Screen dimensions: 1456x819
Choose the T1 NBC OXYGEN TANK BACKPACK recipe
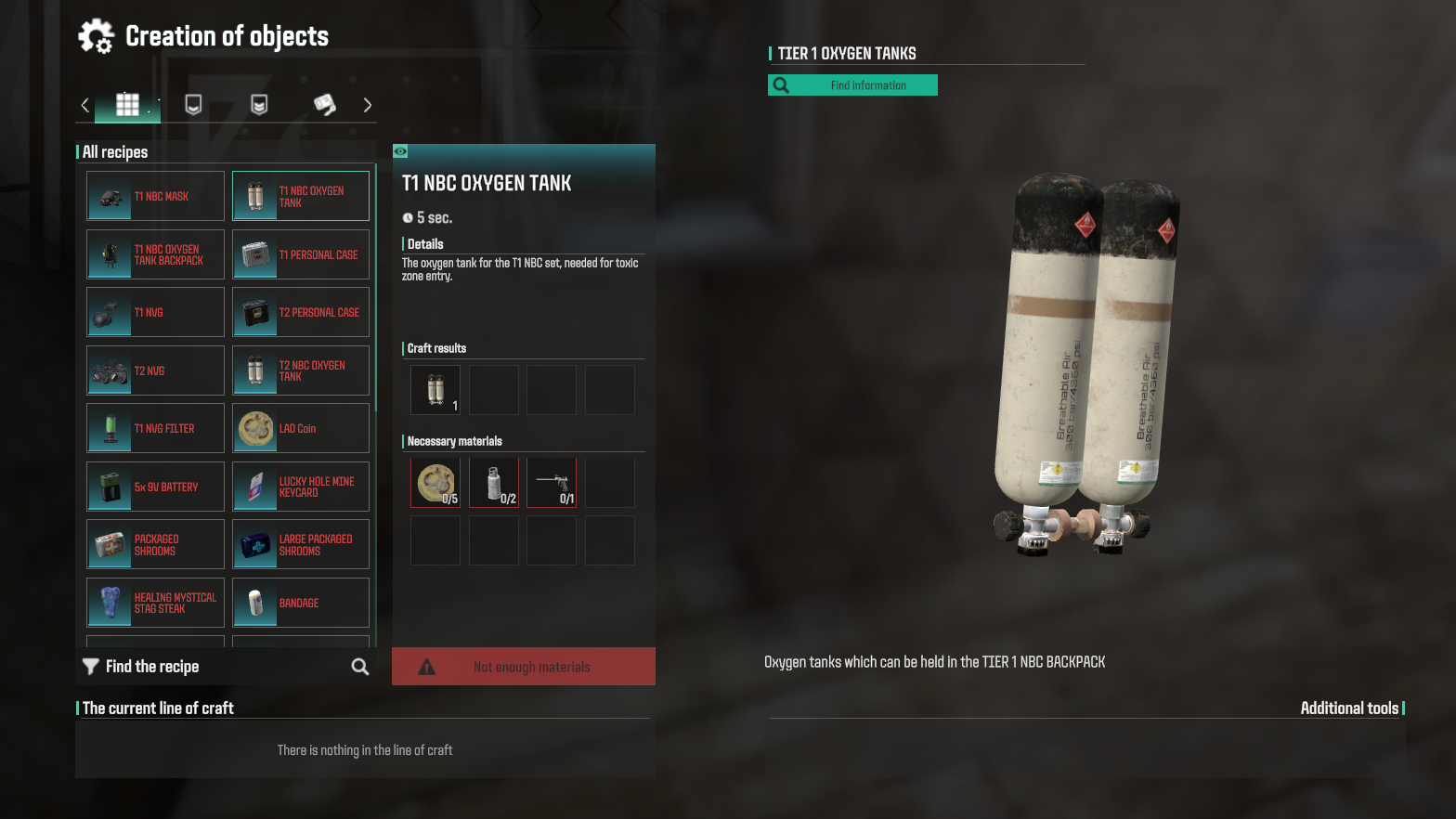(156, 254)
